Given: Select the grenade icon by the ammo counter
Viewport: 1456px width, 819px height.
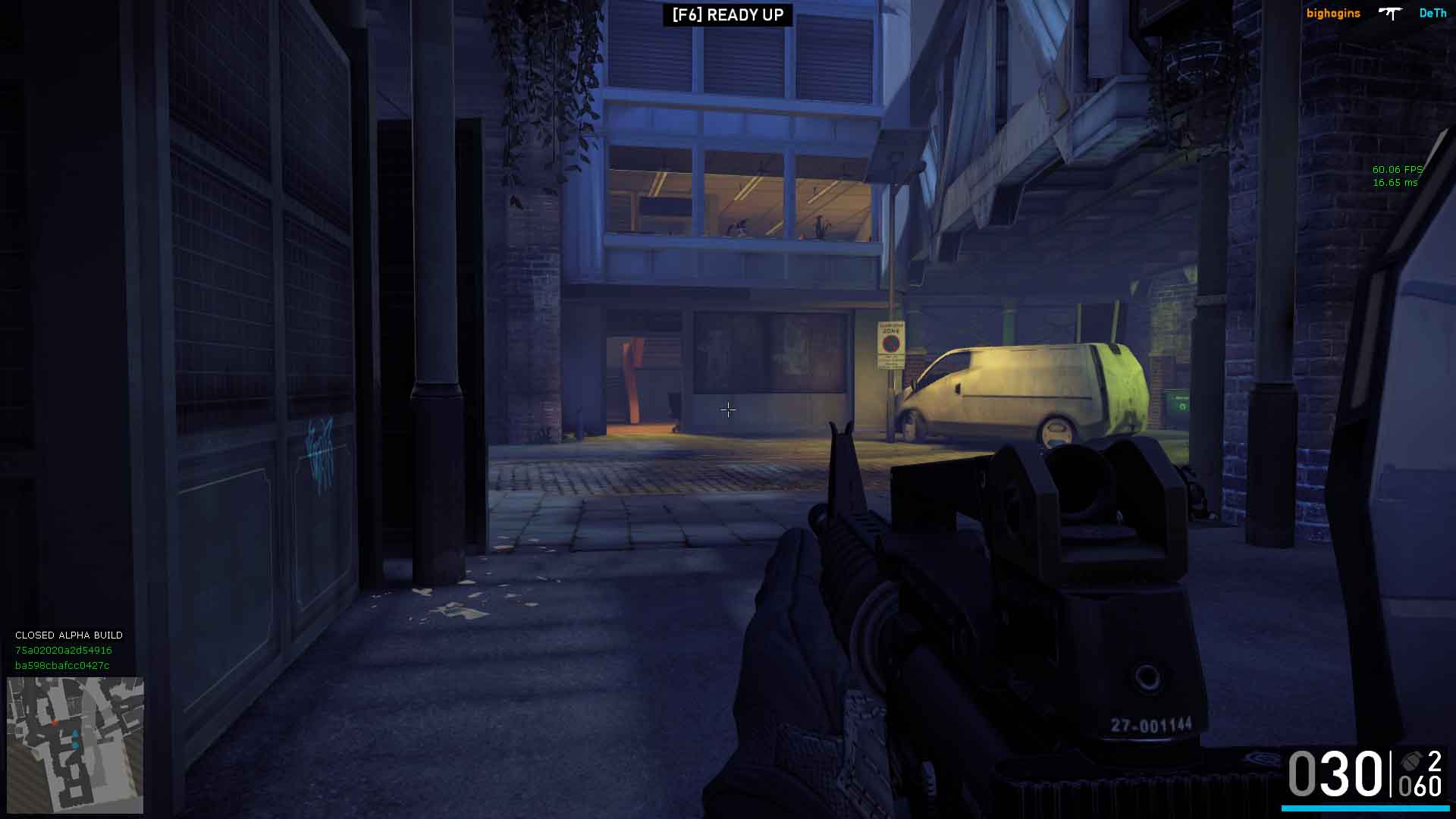Looking at the screenshot, I should [x=1411, y=761].
